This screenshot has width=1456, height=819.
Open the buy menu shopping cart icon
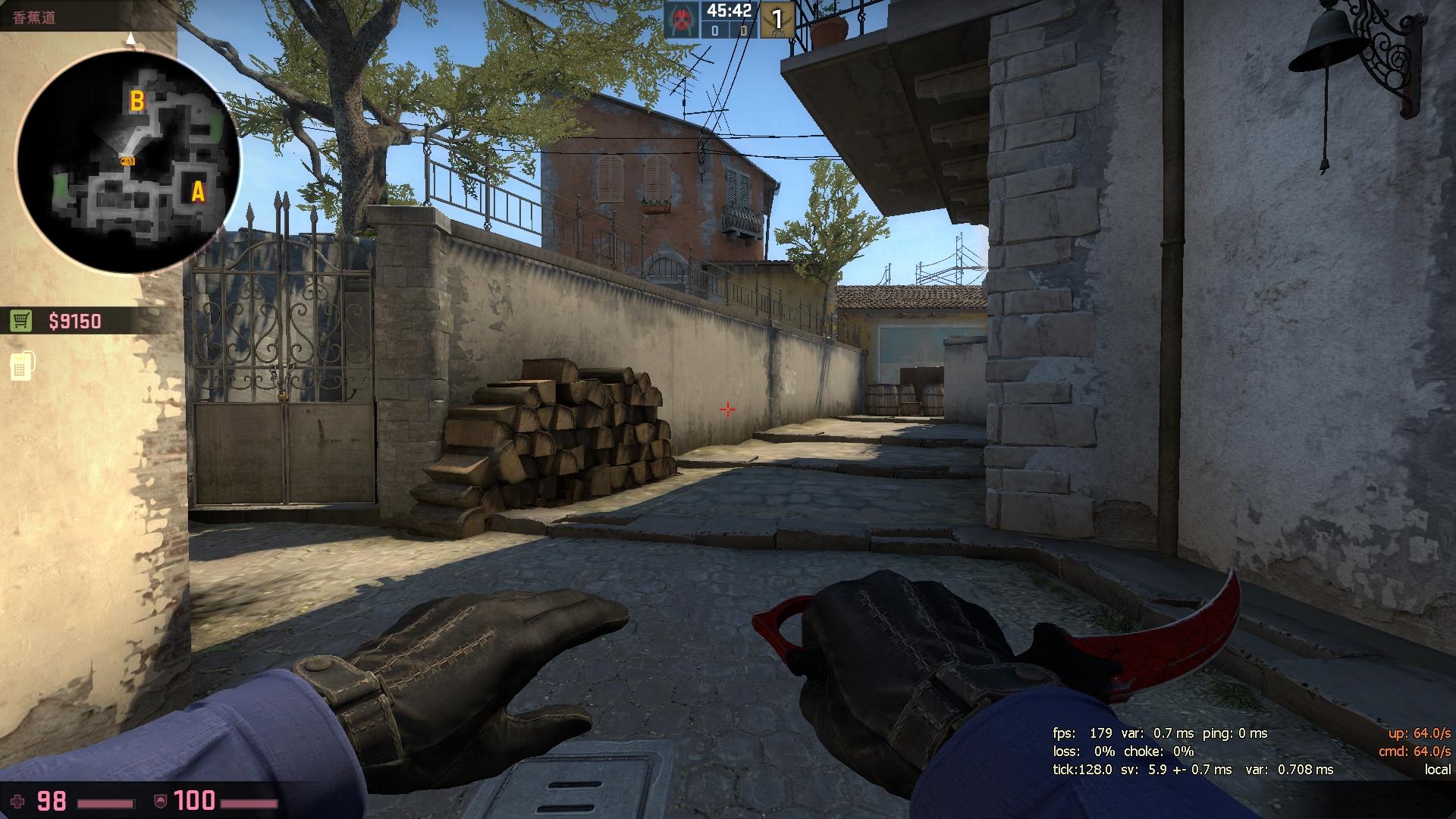[x=21, y=322]
